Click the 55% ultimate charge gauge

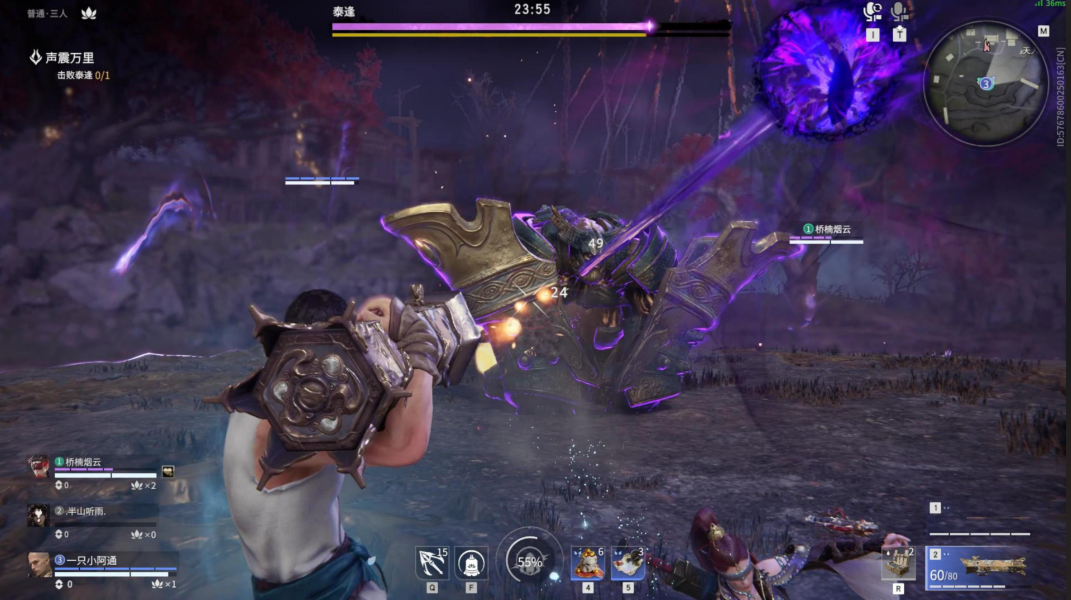pos(529,562)
